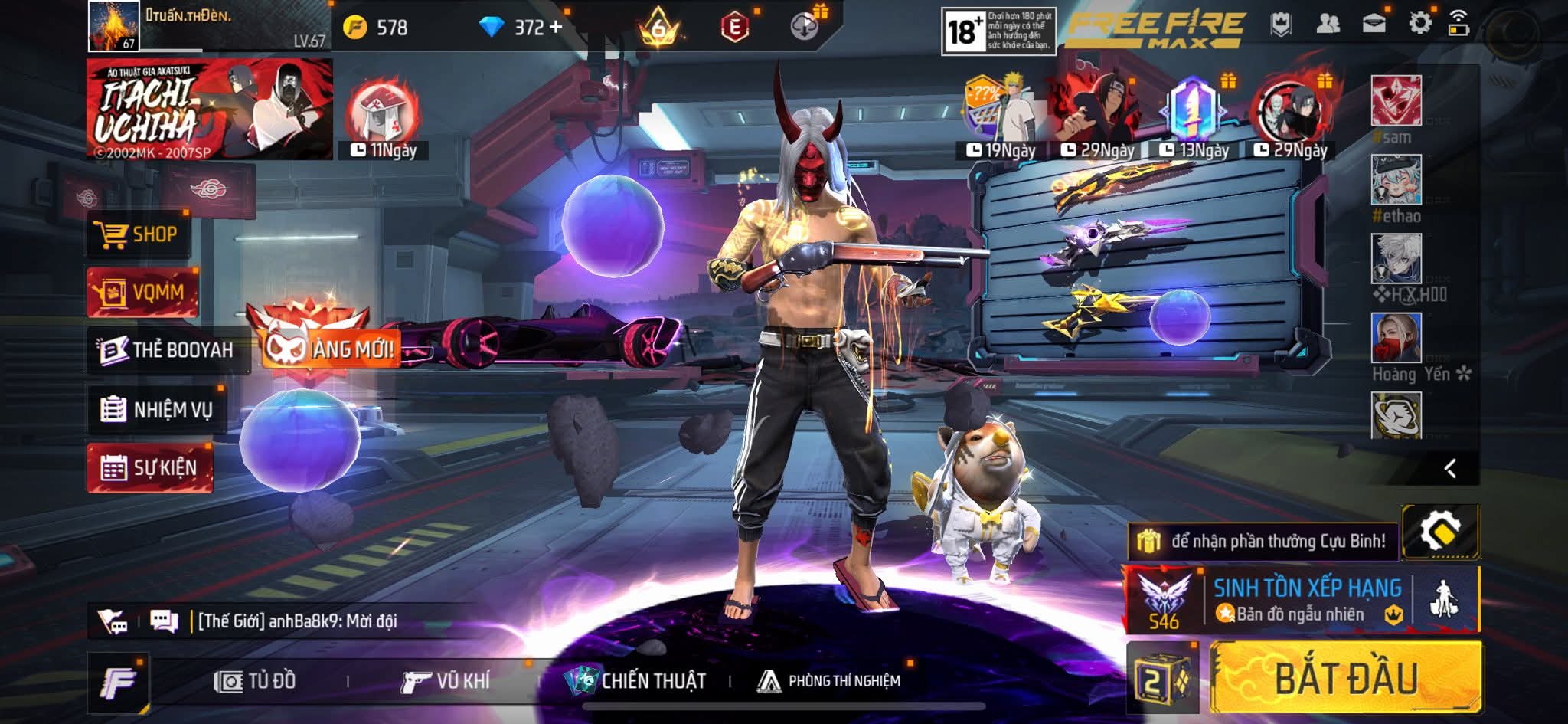This screenshot has width=1568, height=724.
Task: Switch to VŨ KHÍ weapons tab
Action: pos(446,681)
